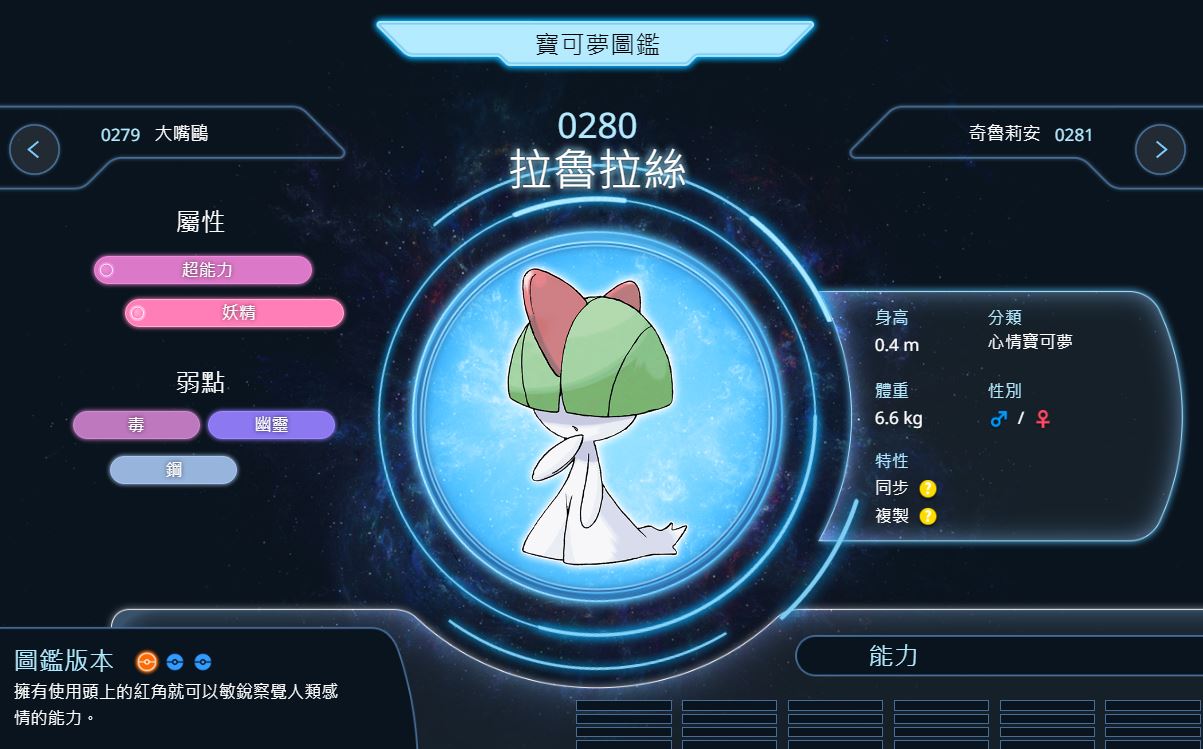Select the 妖精 type pill
Viewport: 1203px width, 749px height.
tap(234, 313)
